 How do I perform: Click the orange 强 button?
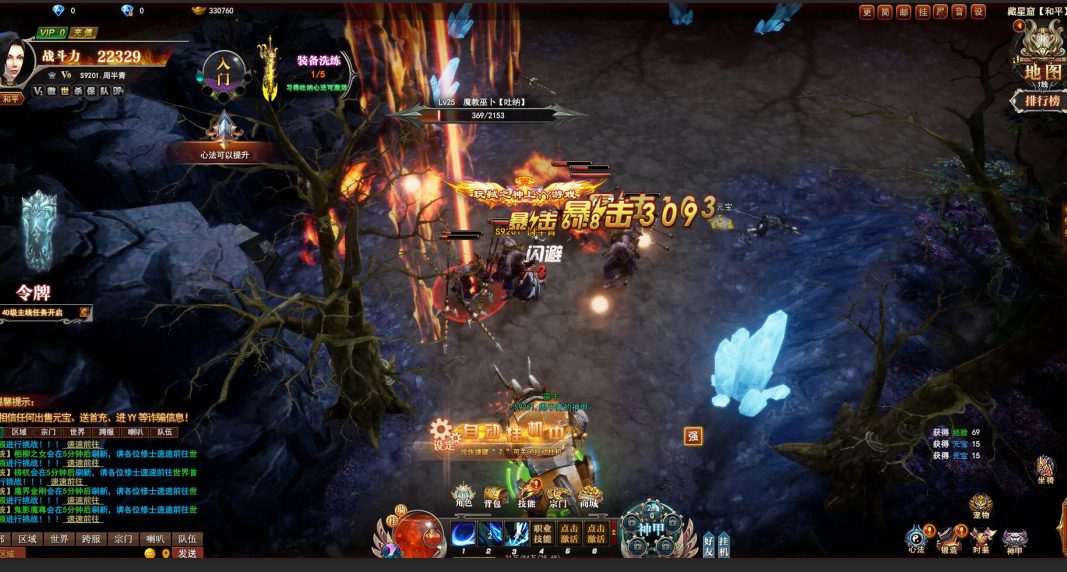693,436
